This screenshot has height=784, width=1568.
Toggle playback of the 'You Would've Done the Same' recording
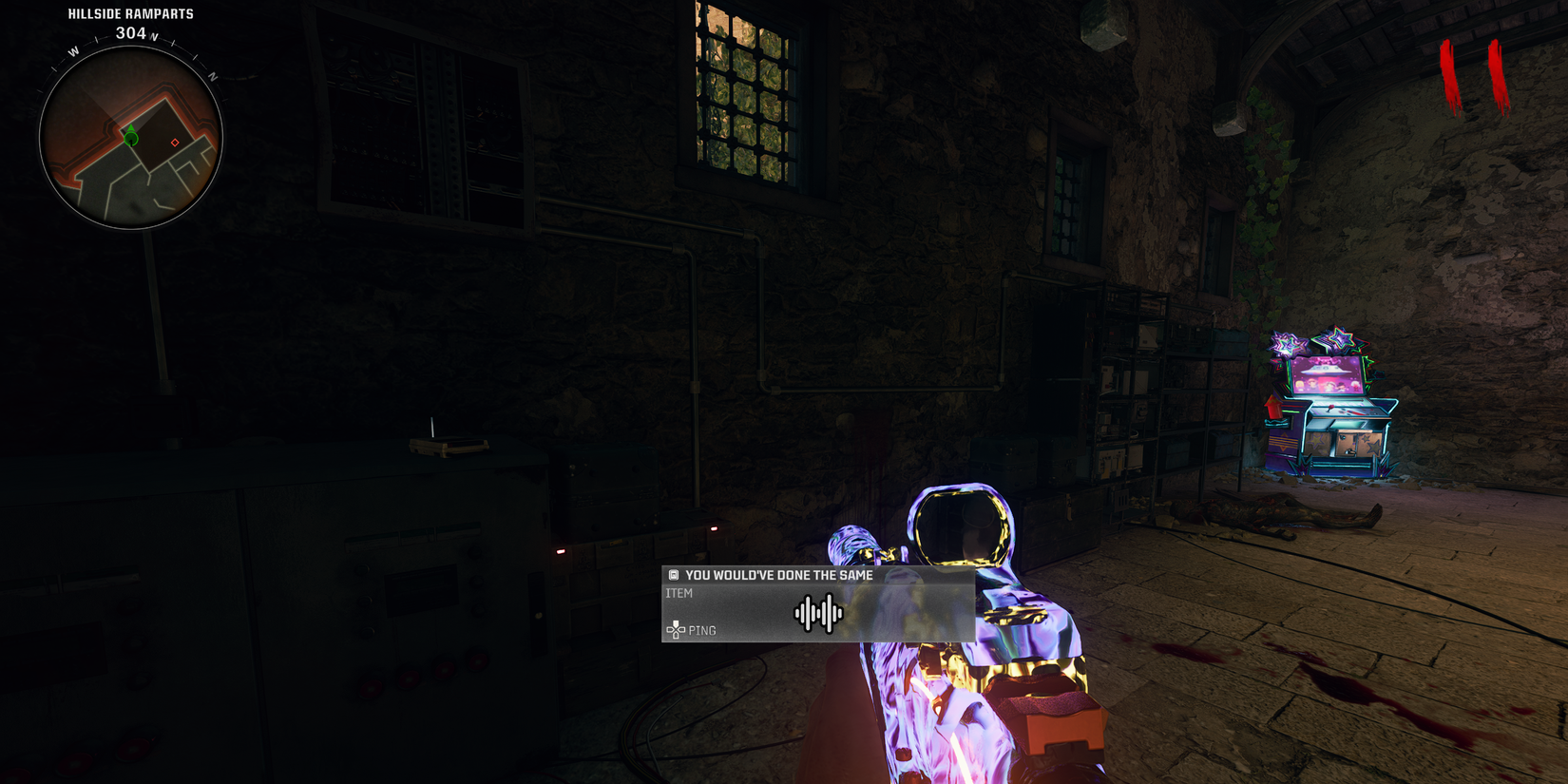(x=817, y=615)
